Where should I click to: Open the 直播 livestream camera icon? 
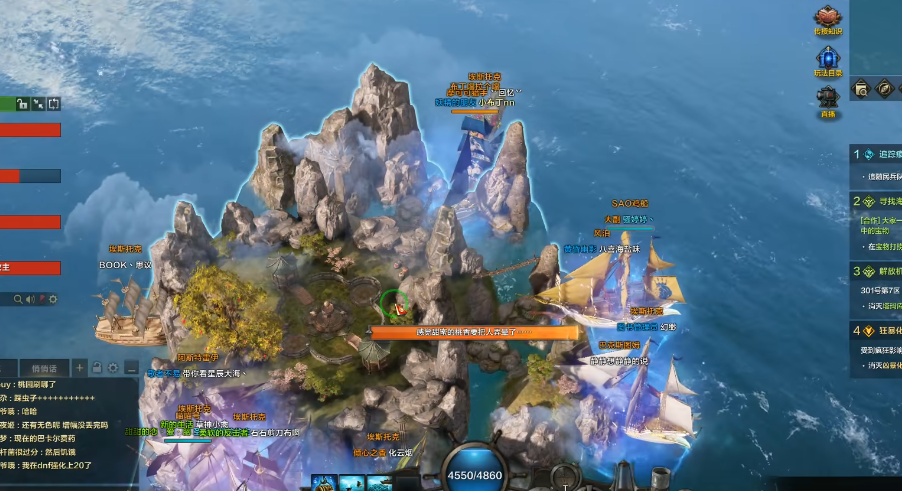point(828,99)
